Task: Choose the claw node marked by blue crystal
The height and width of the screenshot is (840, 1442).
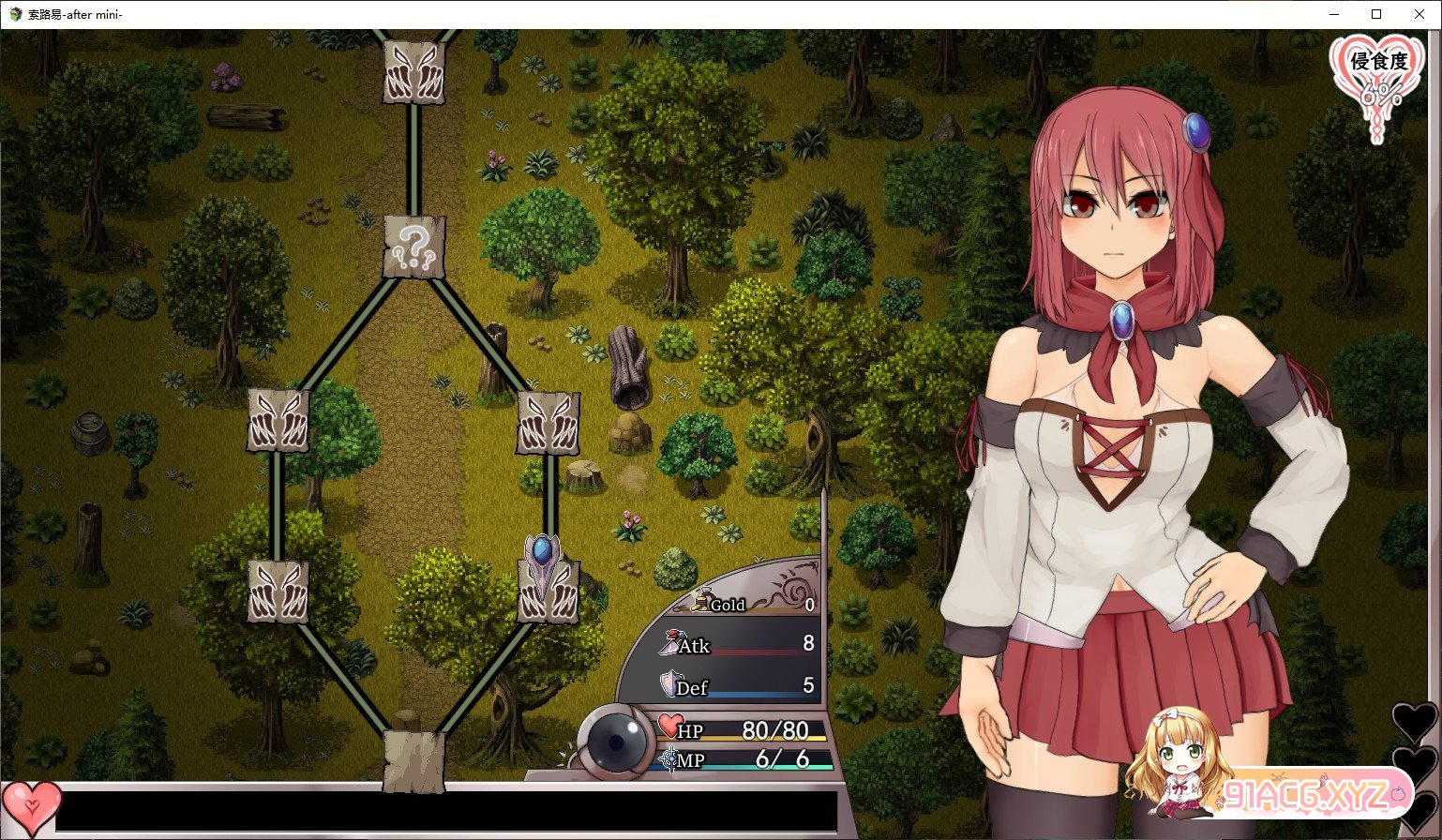Action: pyautogui.click(x=548, y=591)
